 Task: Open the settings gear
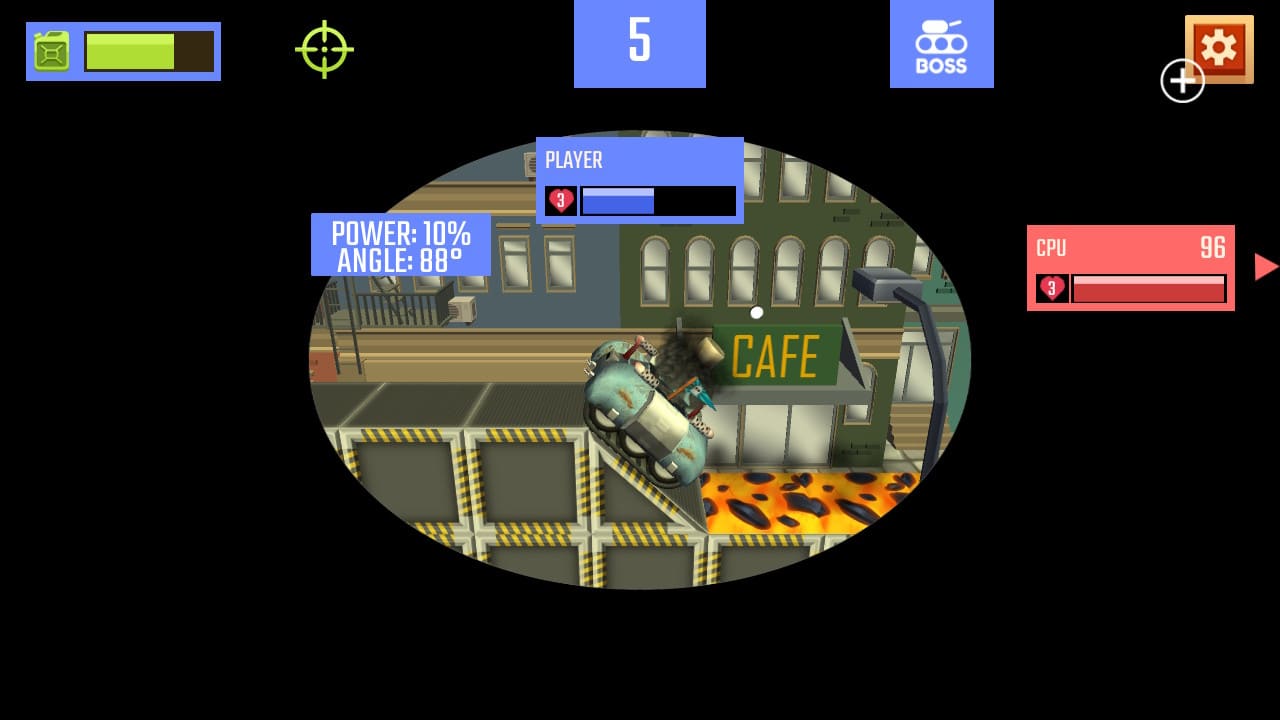pos(1220,46)
